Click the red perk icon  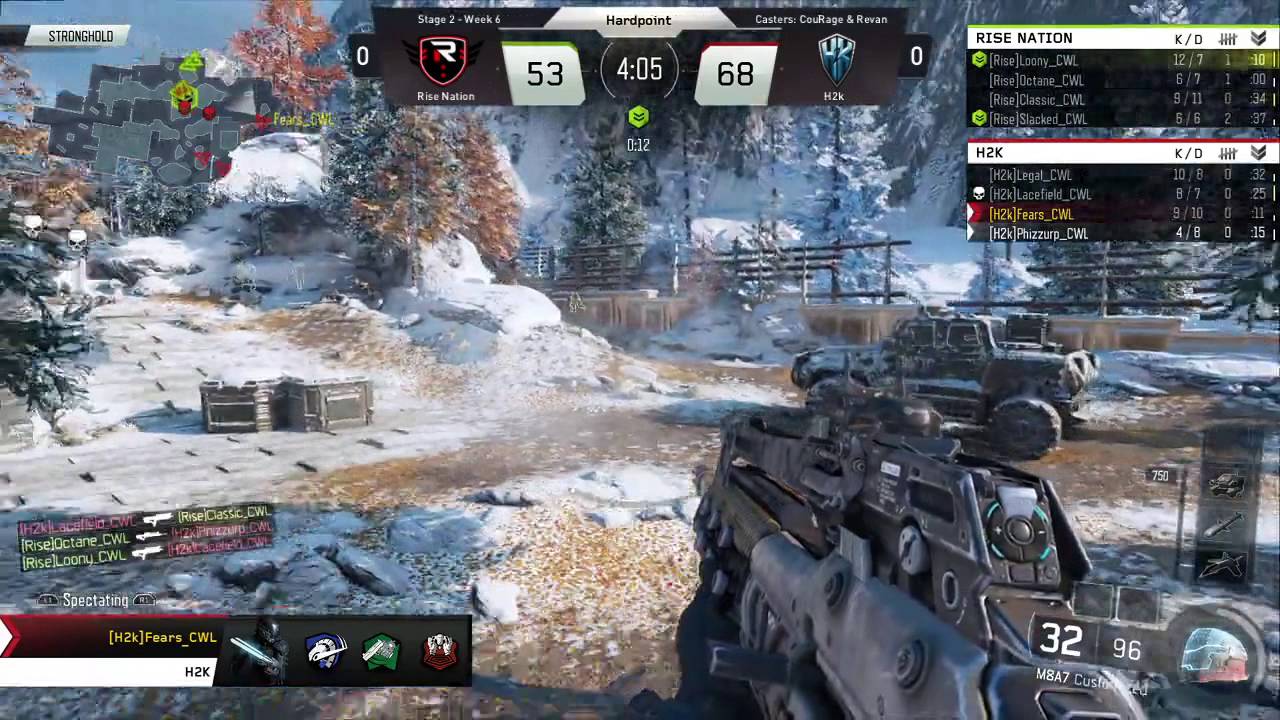tap(439, 651)
